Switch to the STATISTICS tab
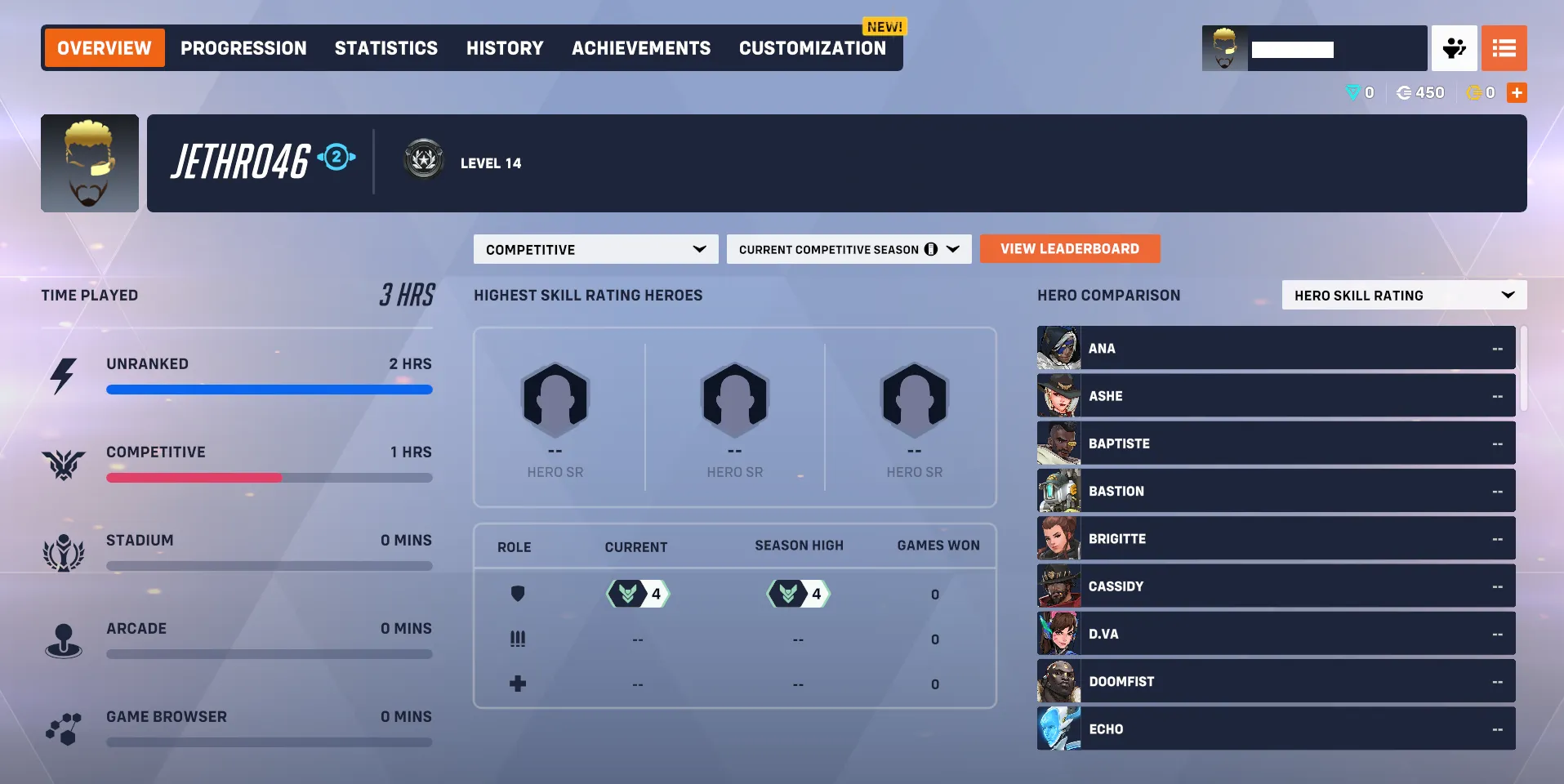The width and height of the screenshot is (1564, 784). [385, 48]
